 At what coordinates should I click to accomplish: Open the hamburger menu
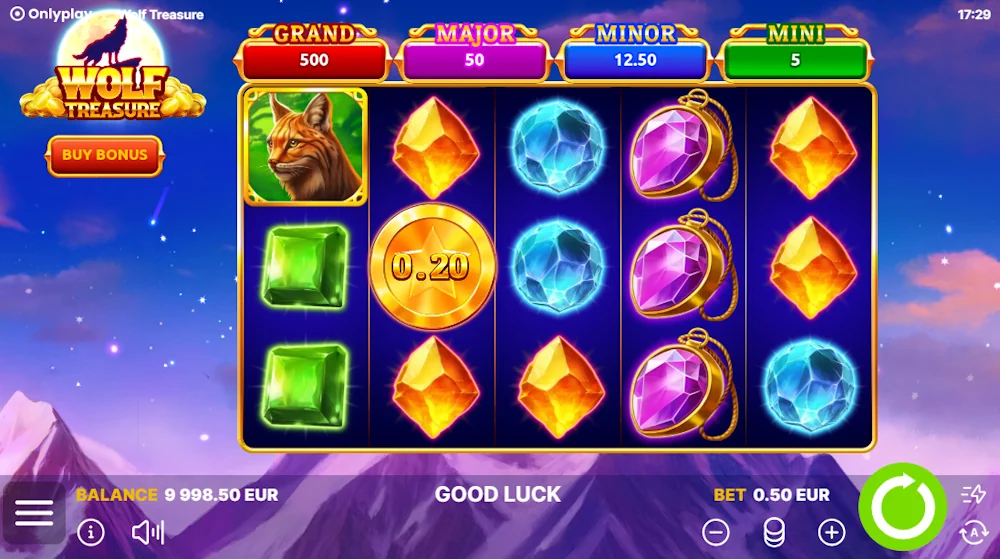click(x=34, y=513)
